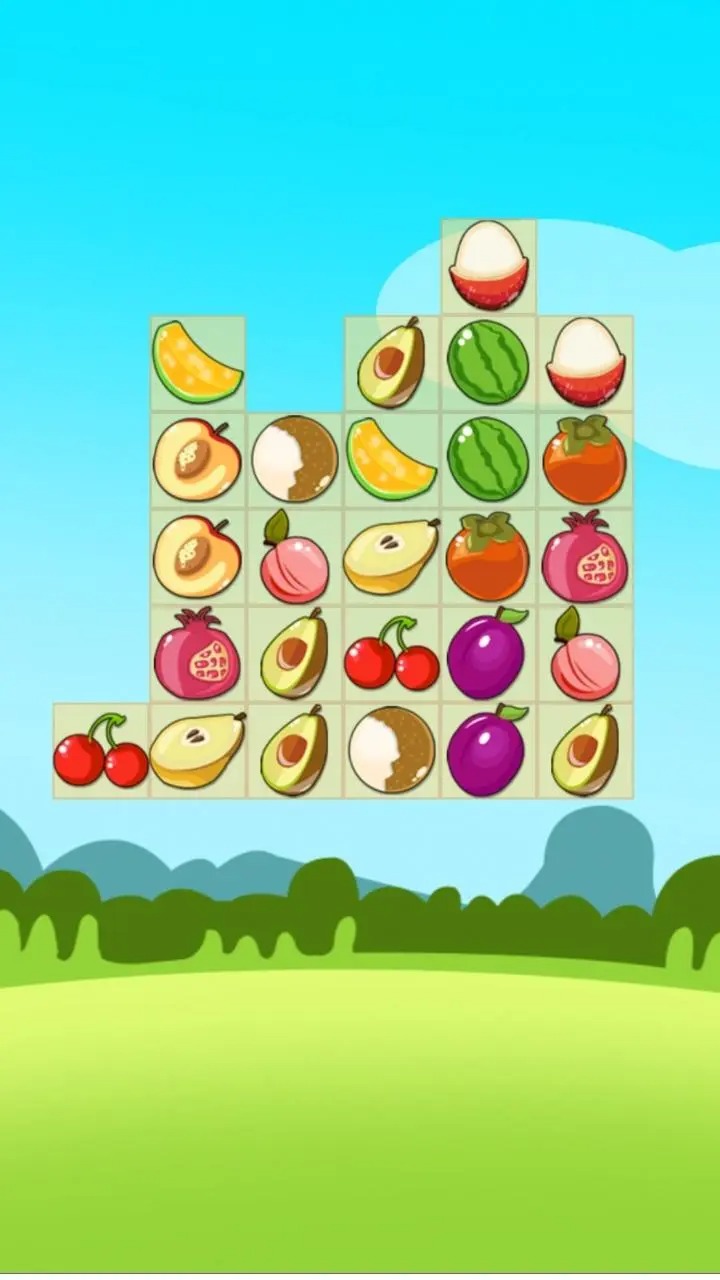
Task: Select the cherries tile between avocado and plum
Action: pyautogui.click(x=391, y=653)
